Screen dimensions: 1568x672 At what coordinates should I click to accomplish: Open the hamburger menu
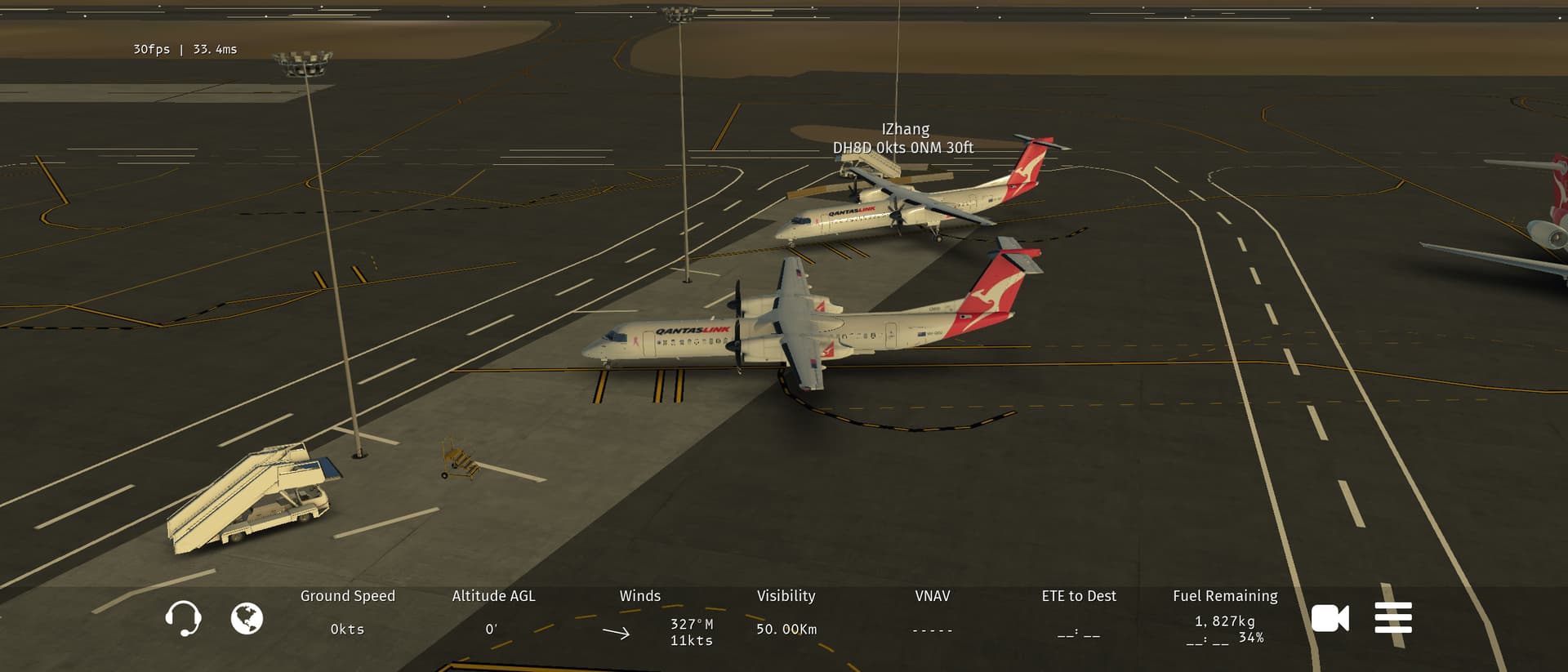click(1393, 618)
